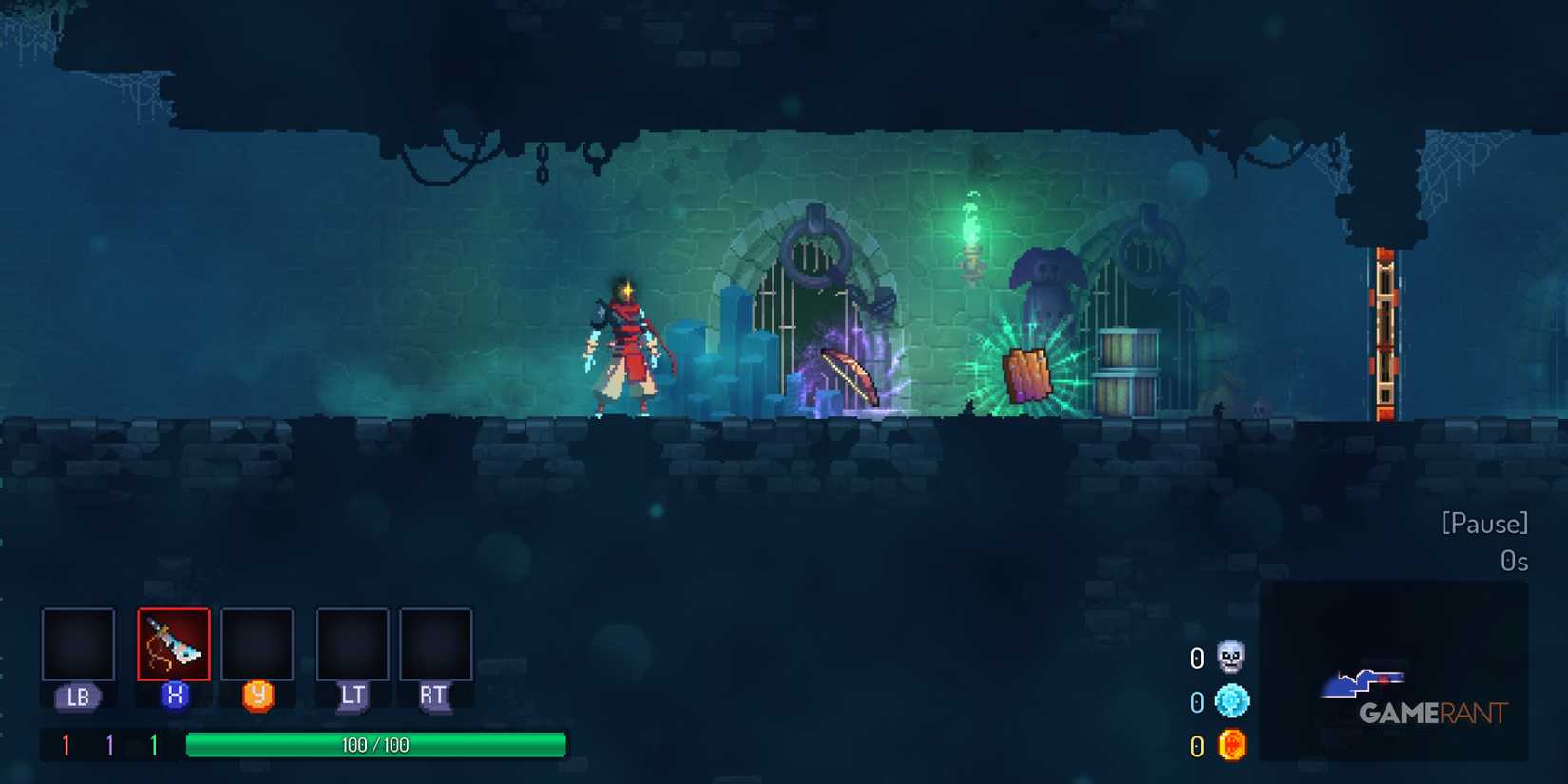
Task: Click the skull kill-counter icon
Action: 1232,660
